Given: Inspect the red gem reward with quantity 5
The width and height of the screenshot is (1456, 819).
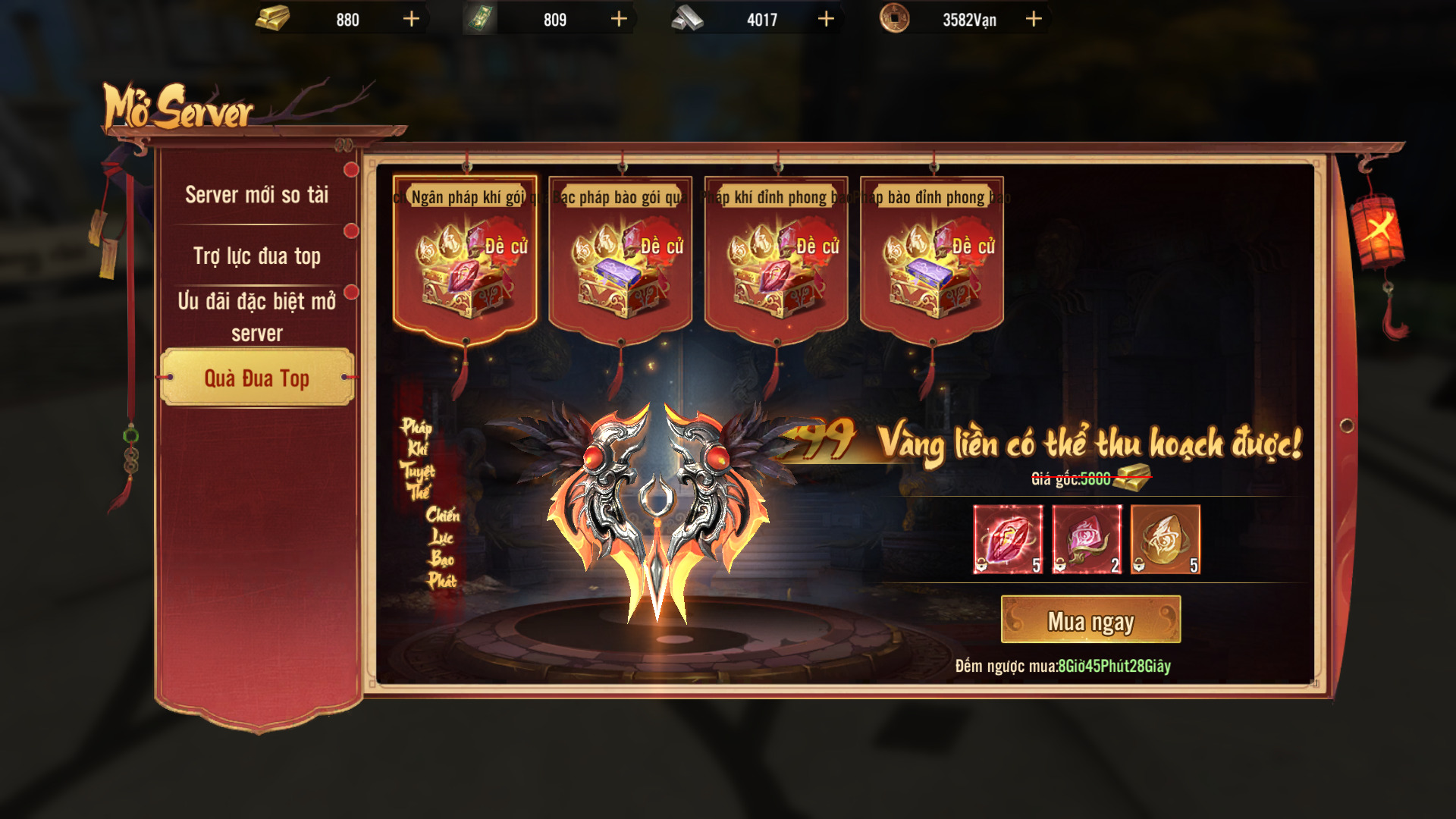Looking at the screenshot, I should (1008, 539).
